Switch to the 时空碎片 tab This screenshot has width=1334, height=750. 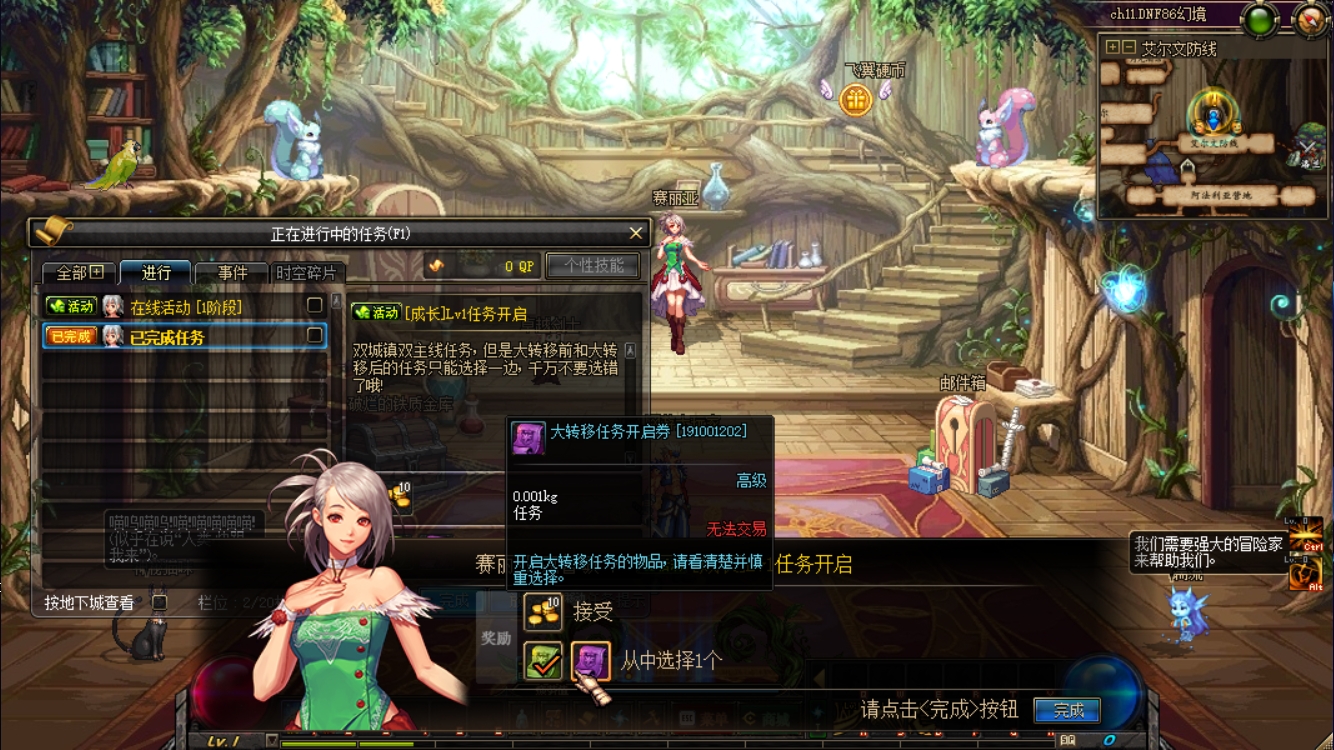click(x=307, y=272)
